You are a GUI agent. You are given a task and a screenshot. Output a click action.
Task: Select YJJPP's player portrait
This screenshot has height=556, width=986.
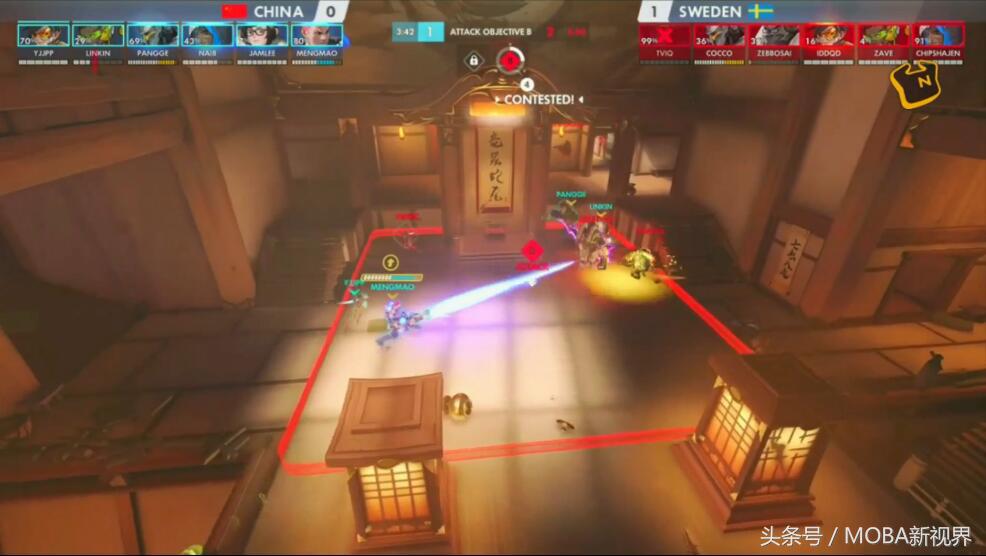pyautogui.click(x=43, y=36)
